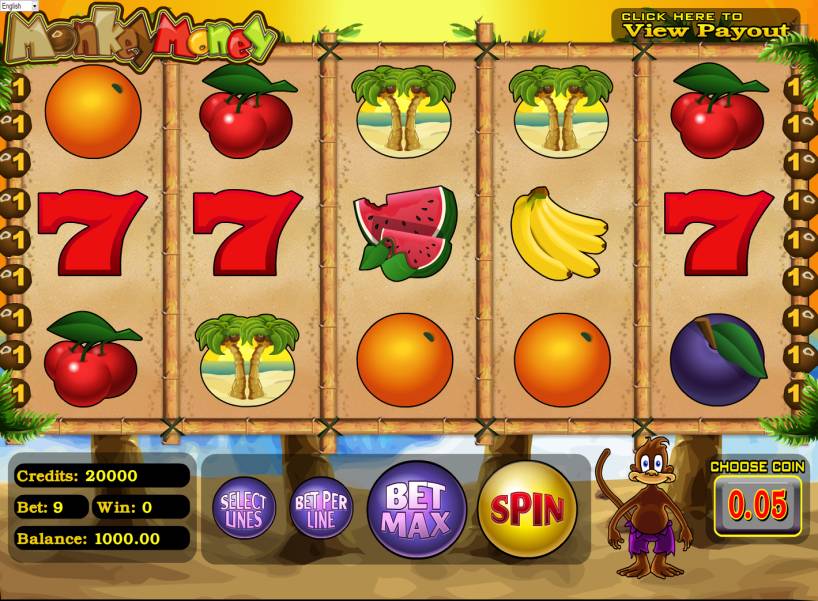Open the View Payout table
This screenshot has height=601, width=818.
[x=705, y=24]
